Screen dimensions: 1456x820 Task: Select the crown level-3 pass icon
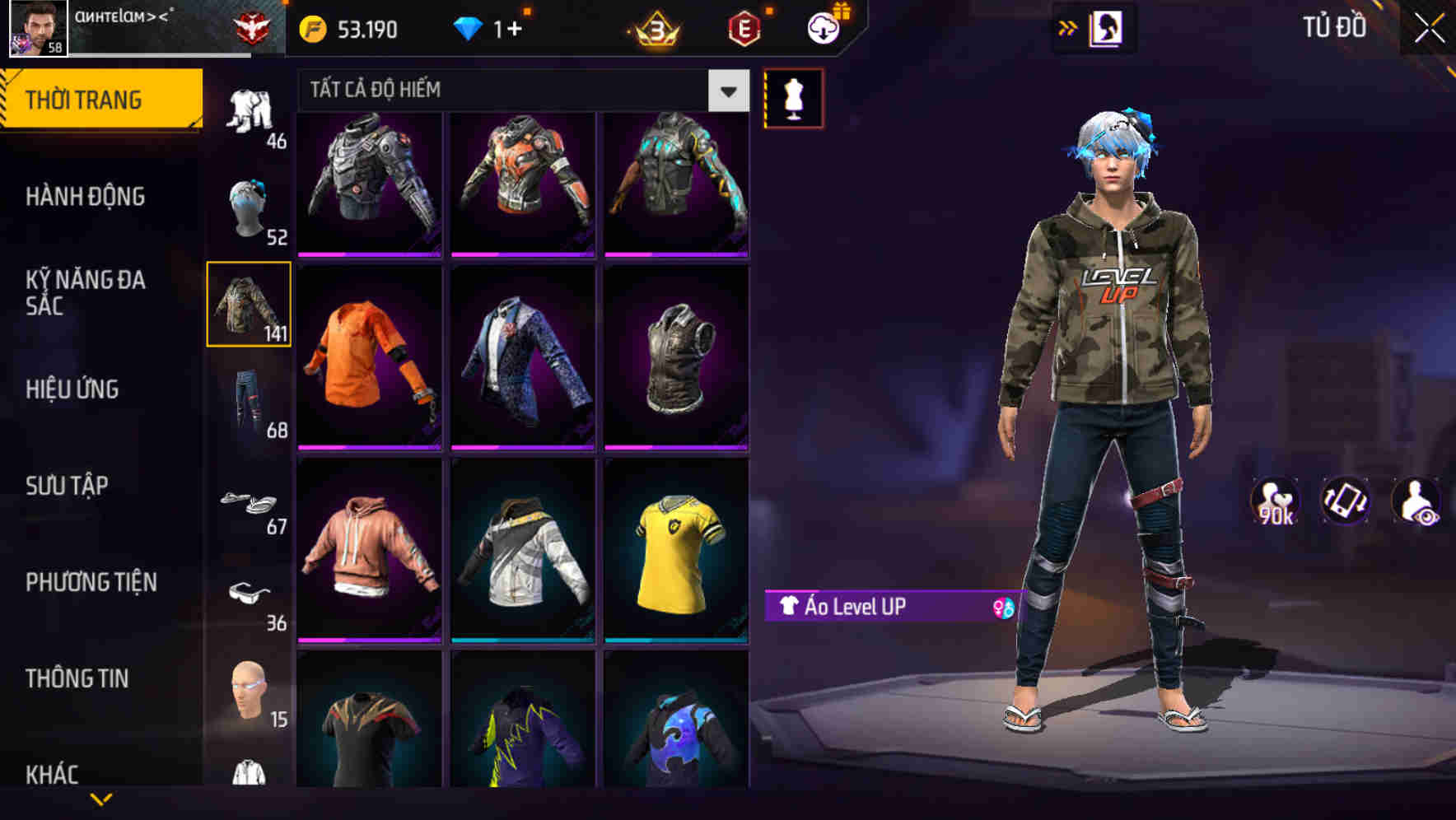(x=651, y=28)
